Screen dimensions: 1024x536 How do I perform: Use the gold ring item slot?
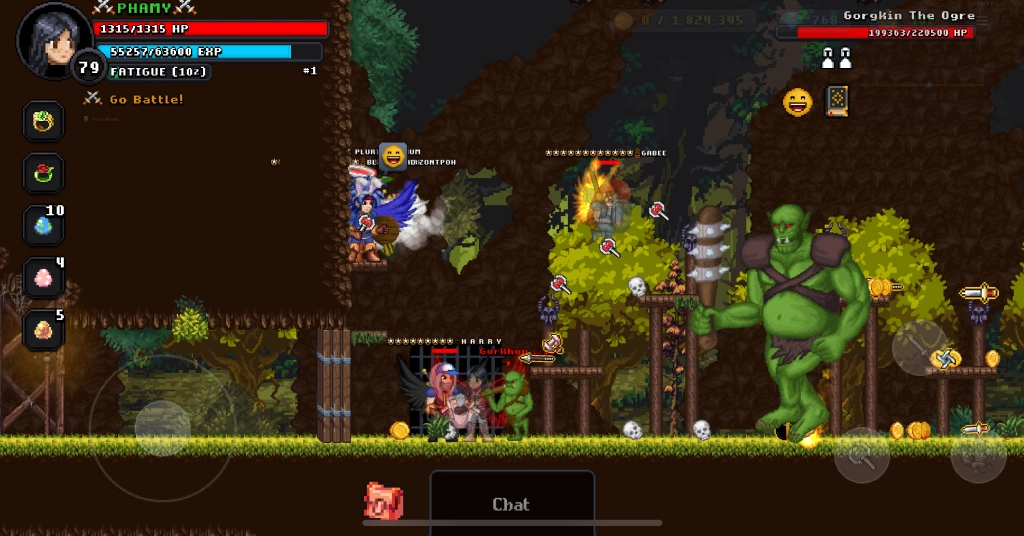[x=44, y=122]
